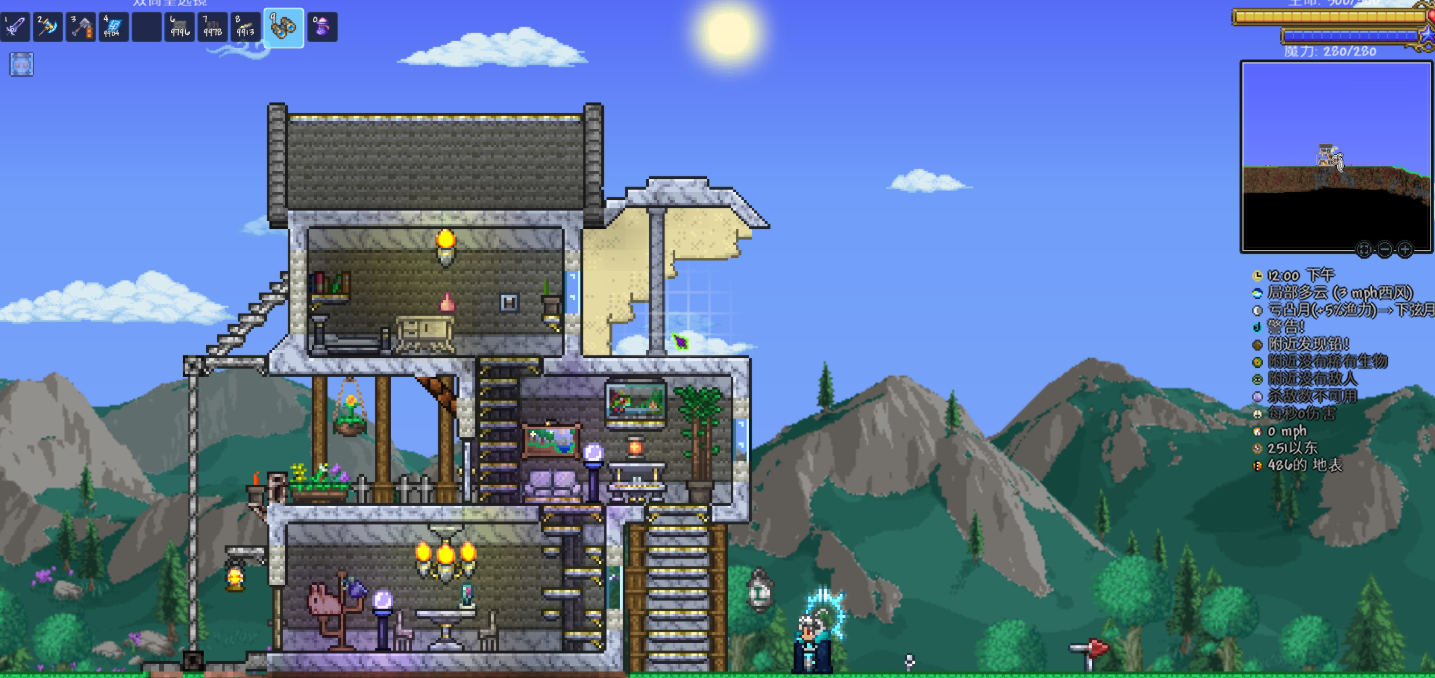Choose the pickaxe in hotbar slot 2
Viewport: 1435px width, 678px height.
(x=48, y=27)
